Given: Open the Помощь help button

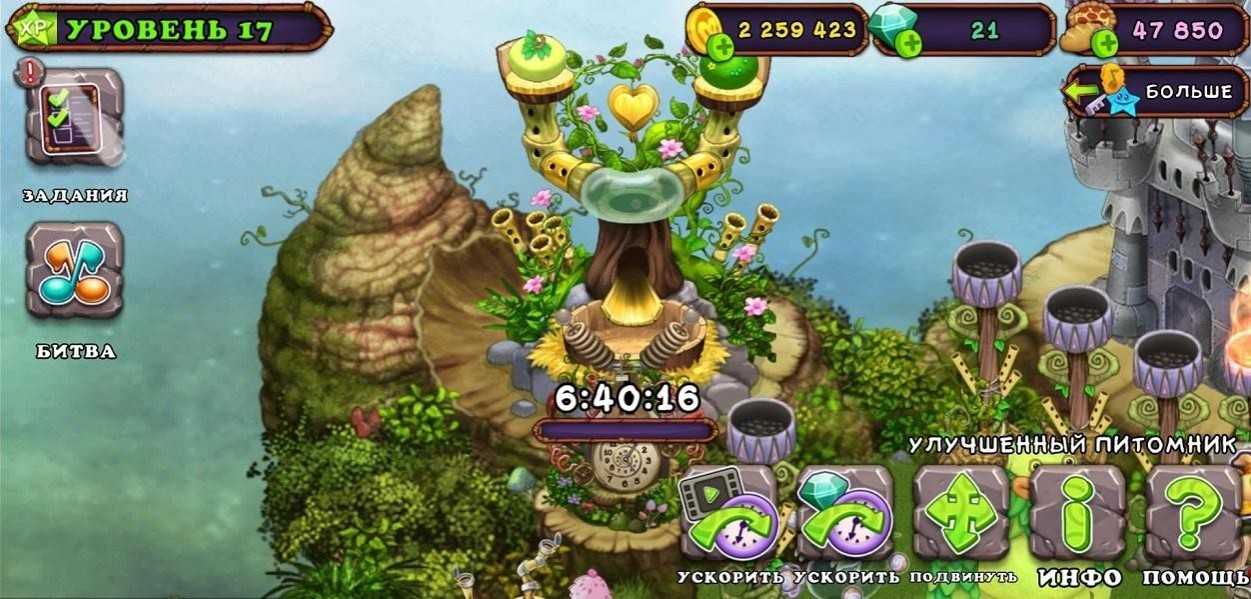Looking at the screenshot, I should [1194, 513].
